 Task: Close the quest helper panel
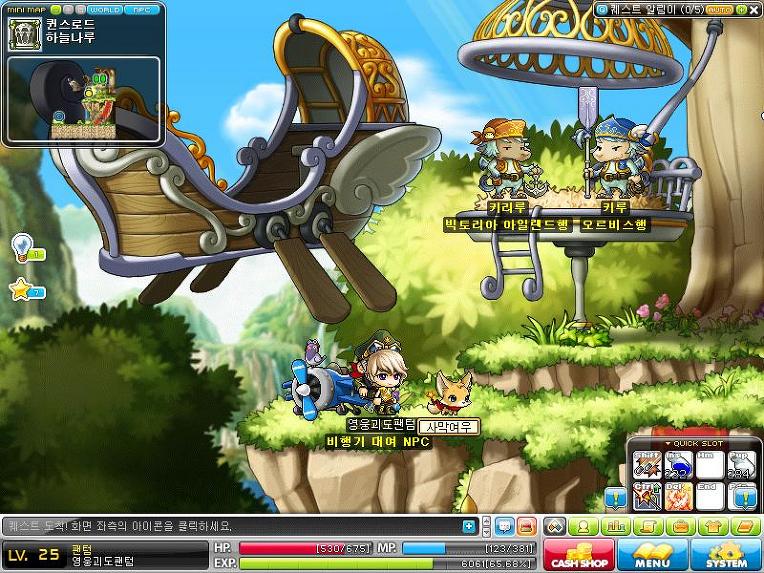(754, 9)
